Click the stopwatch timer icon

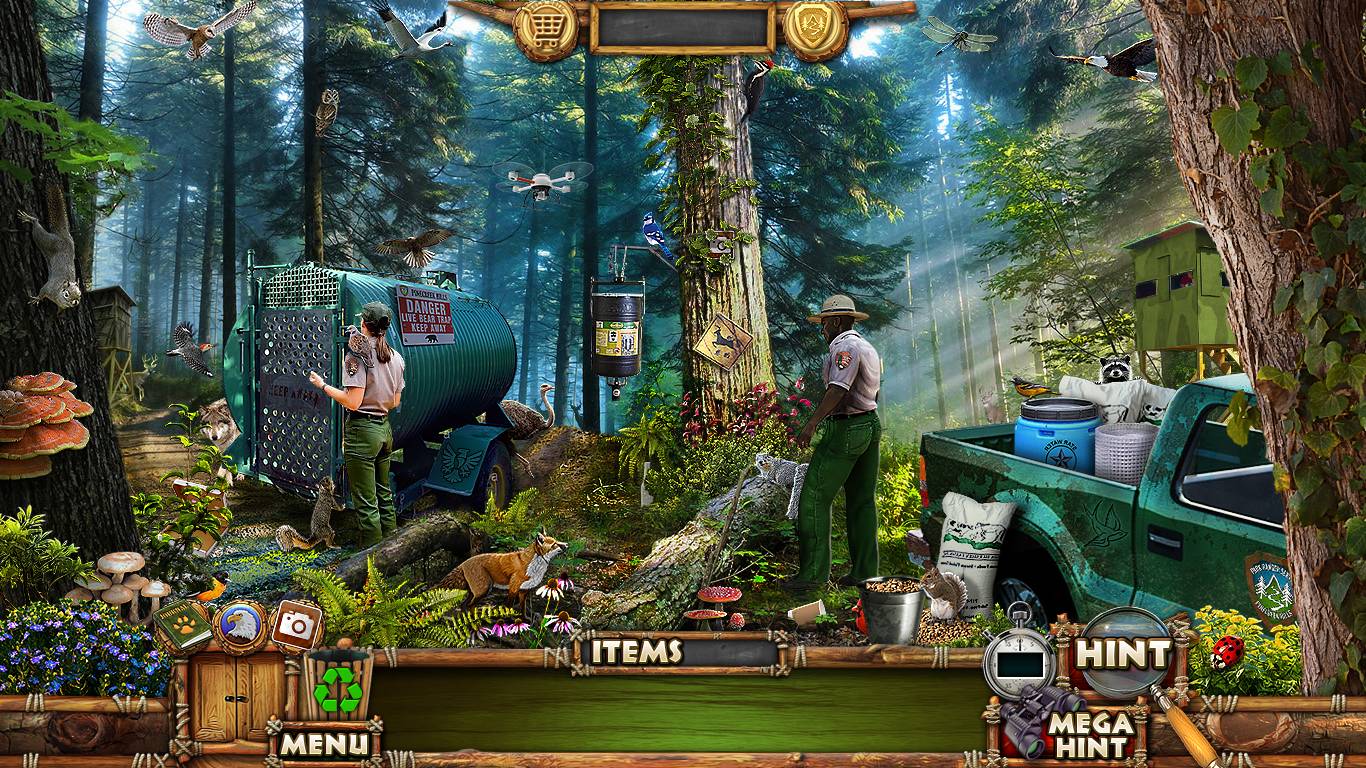point(1018,658)
